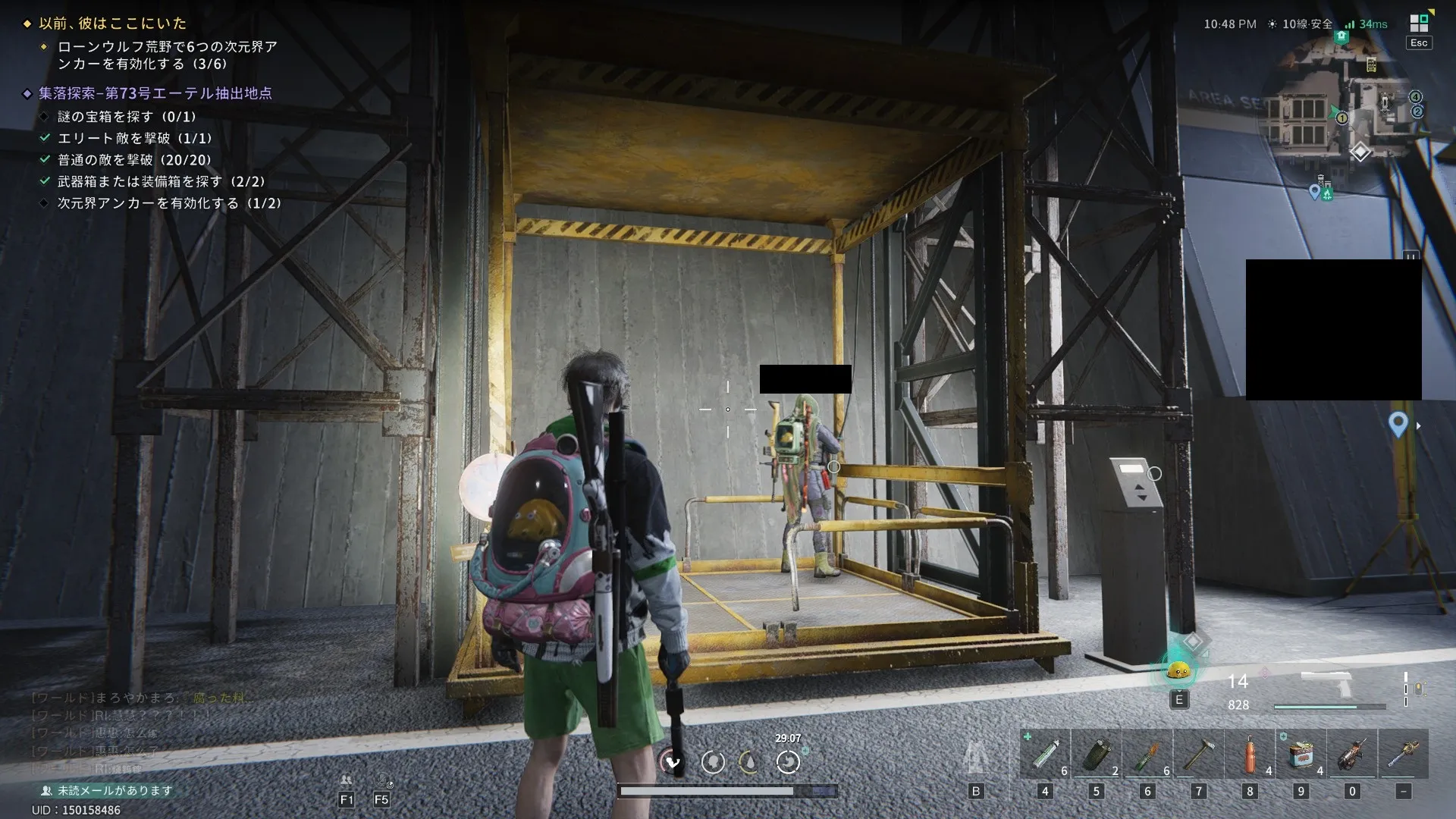
Task: Select the molotov bottle hotbar slot
Action: (x=1147, y=754)
